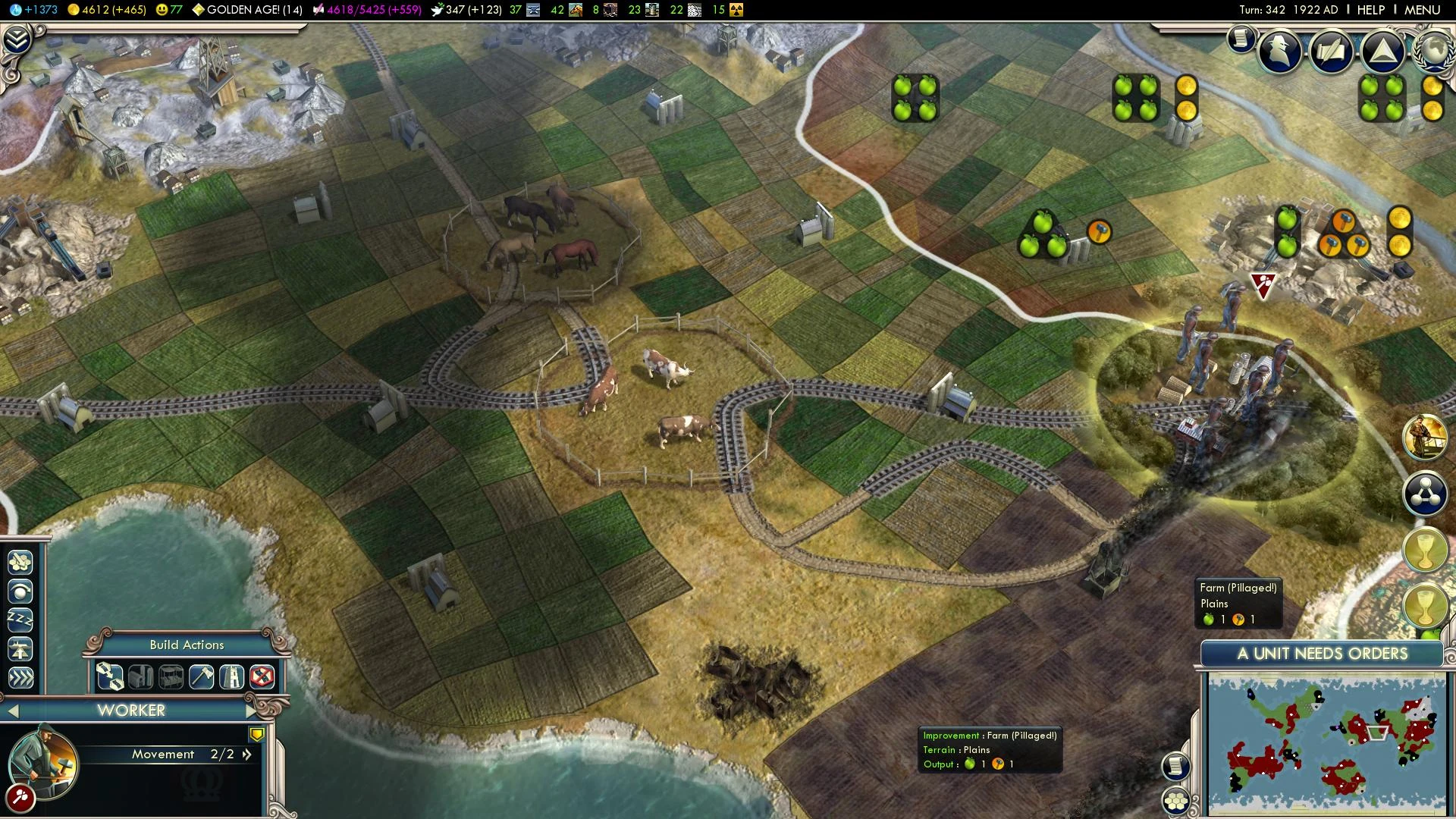Image resolution: width=1456 pixels, height=819 pixels.
Task: Select the axe build action to clear terrain
Action: 200,676
